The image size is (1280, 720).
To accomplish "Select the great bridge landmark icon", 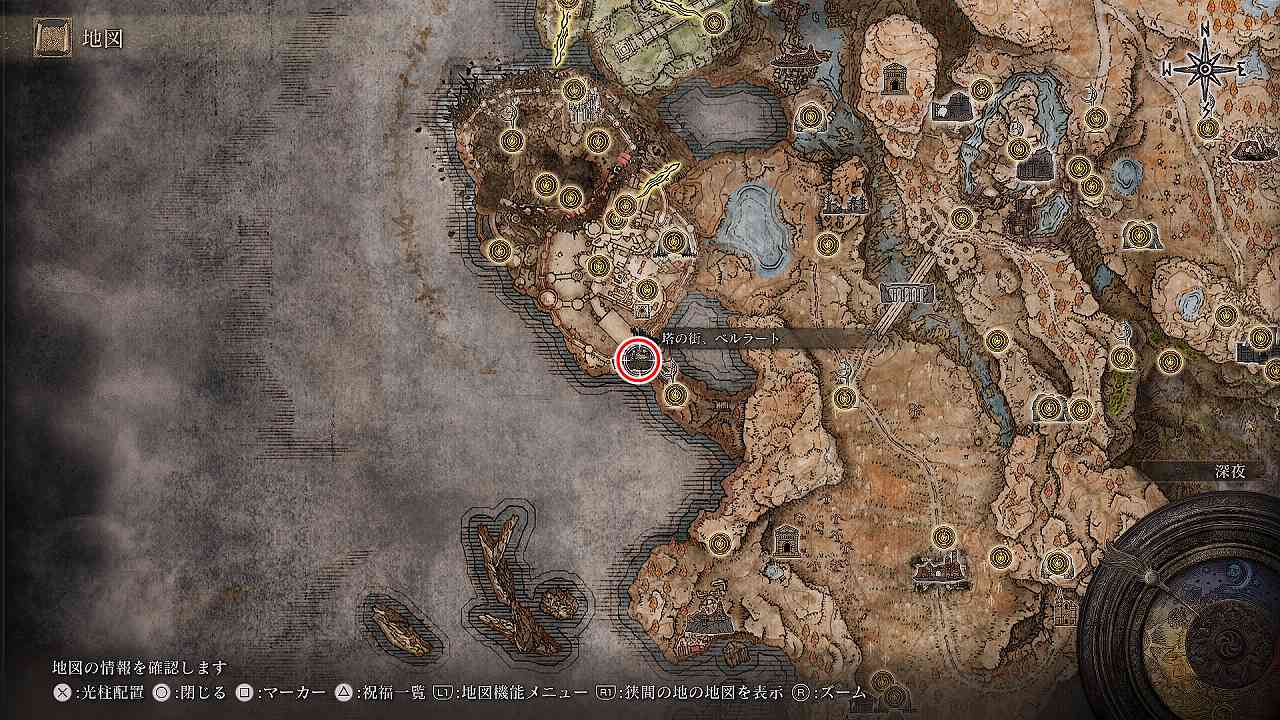I will click(907, 293).
